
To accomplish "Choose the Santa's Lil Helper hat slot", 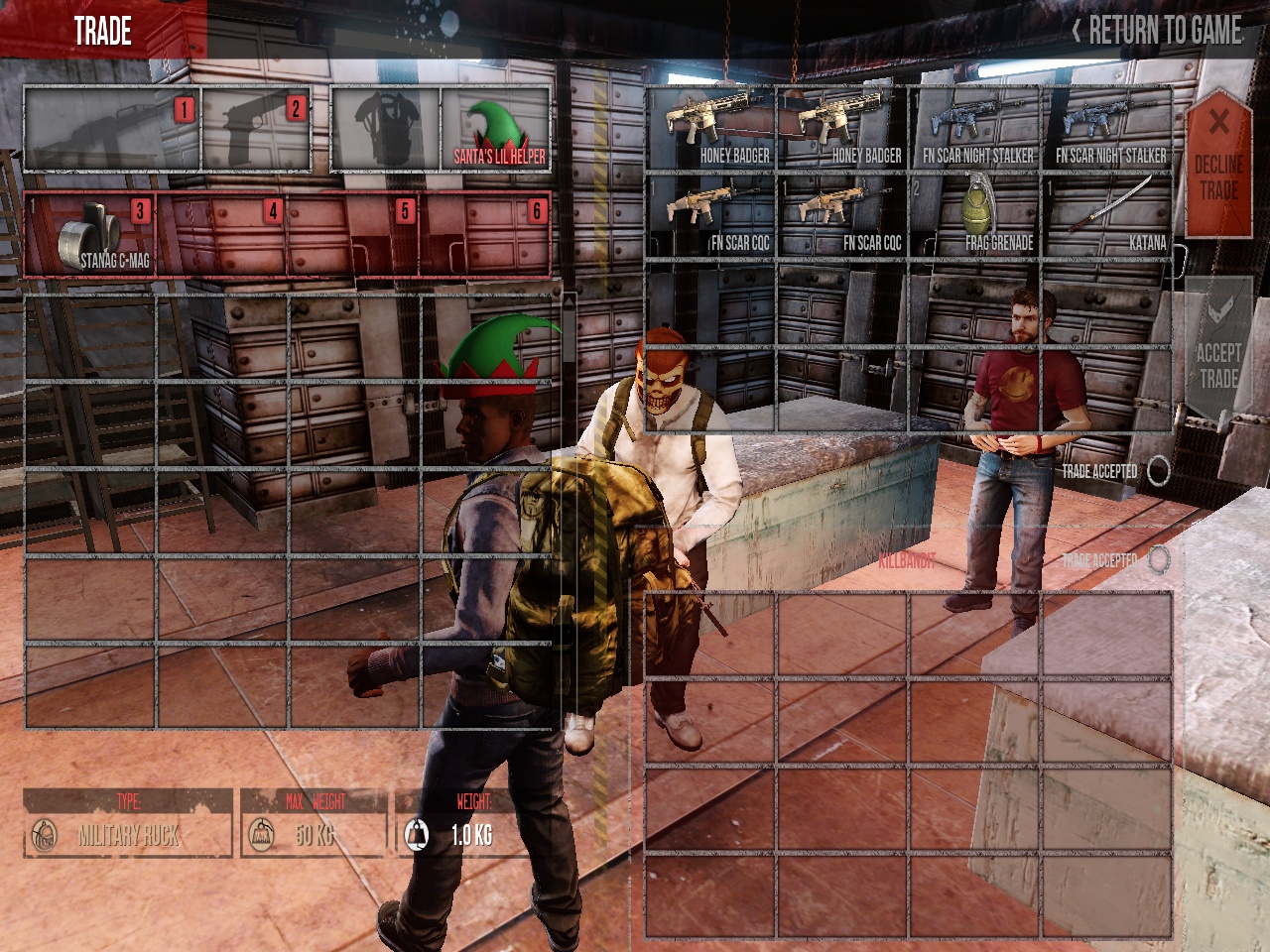I will (495, 129).
